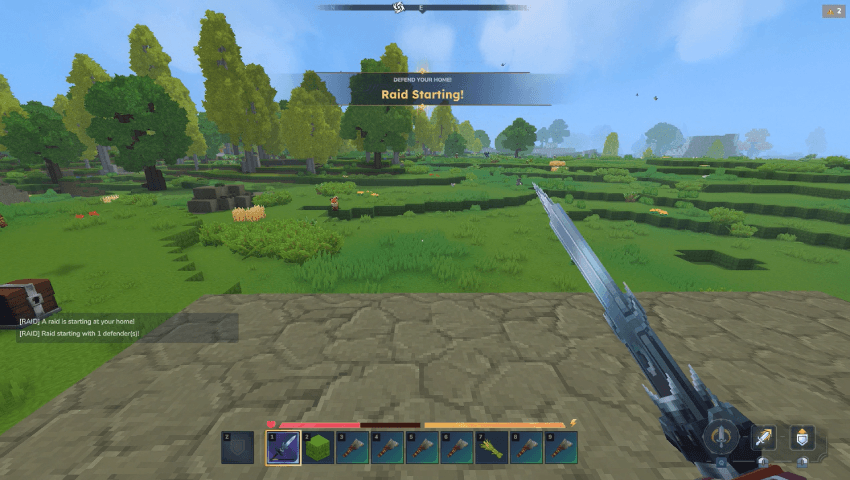Click the empty shield off-hand slot
This screenshot has height=480, width=850.
tap(237, 447)
